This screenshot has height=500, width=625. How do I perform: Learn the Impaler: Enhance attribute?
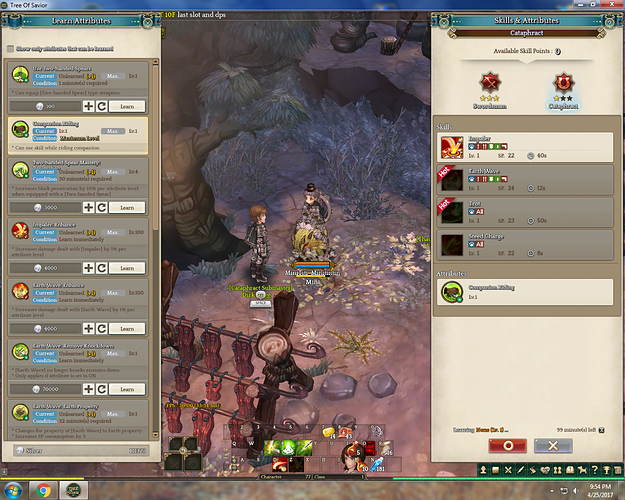click(126, 268)
